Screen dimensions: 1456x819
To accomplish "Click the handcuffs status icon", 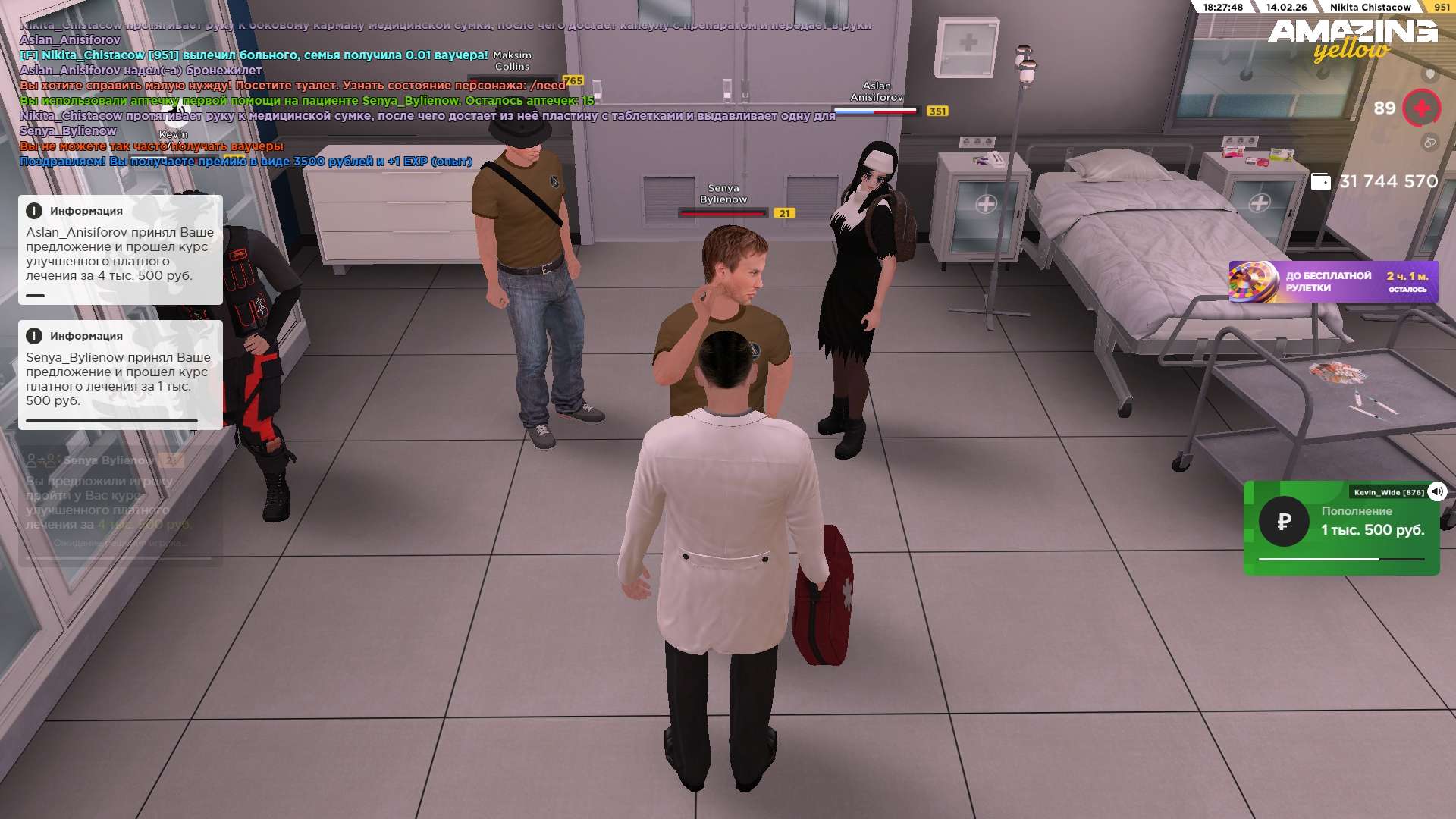I will [x=1429, y=143].
